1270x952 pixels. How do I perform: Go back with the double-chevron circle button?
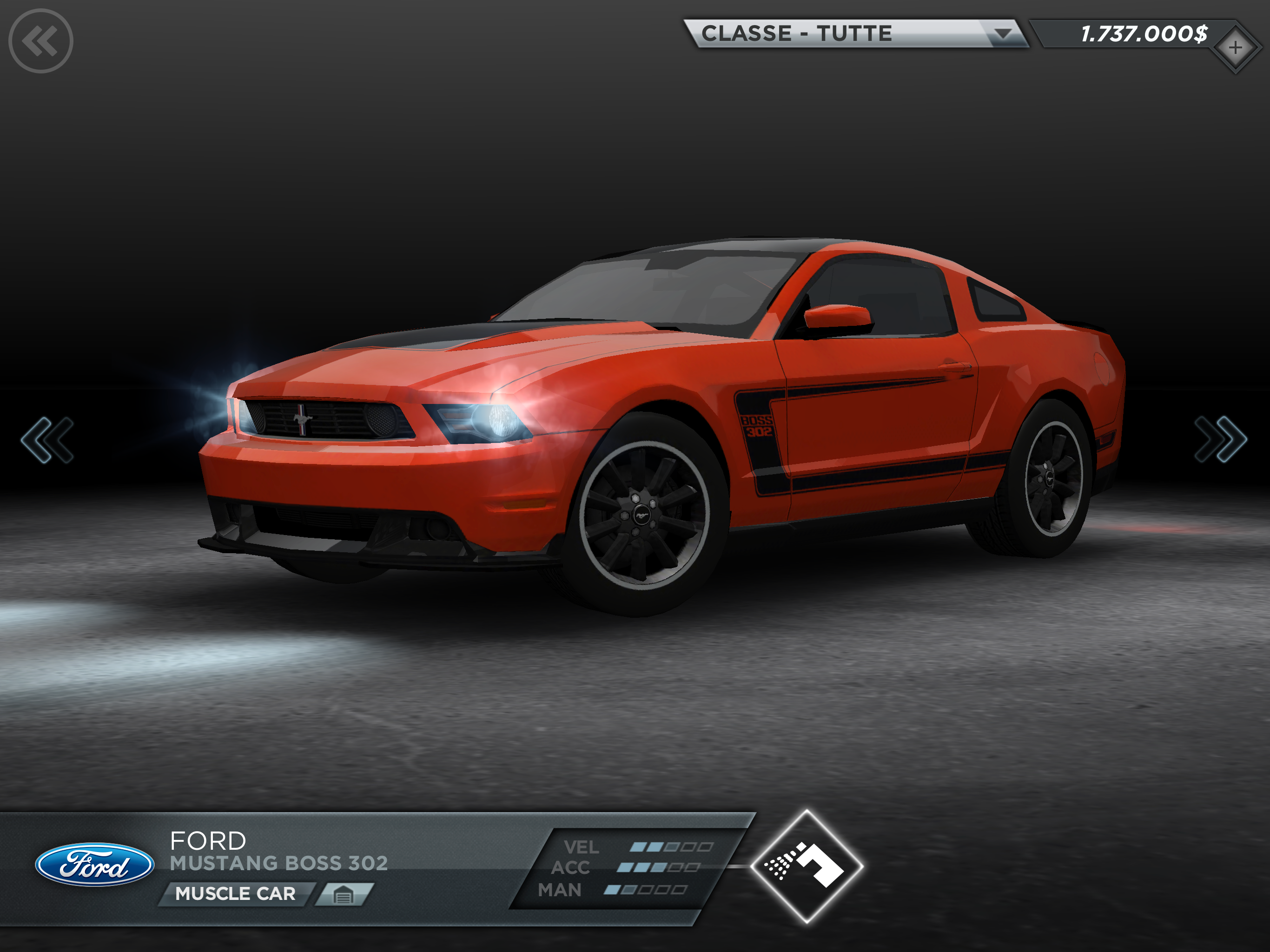[x=41, y=41]
